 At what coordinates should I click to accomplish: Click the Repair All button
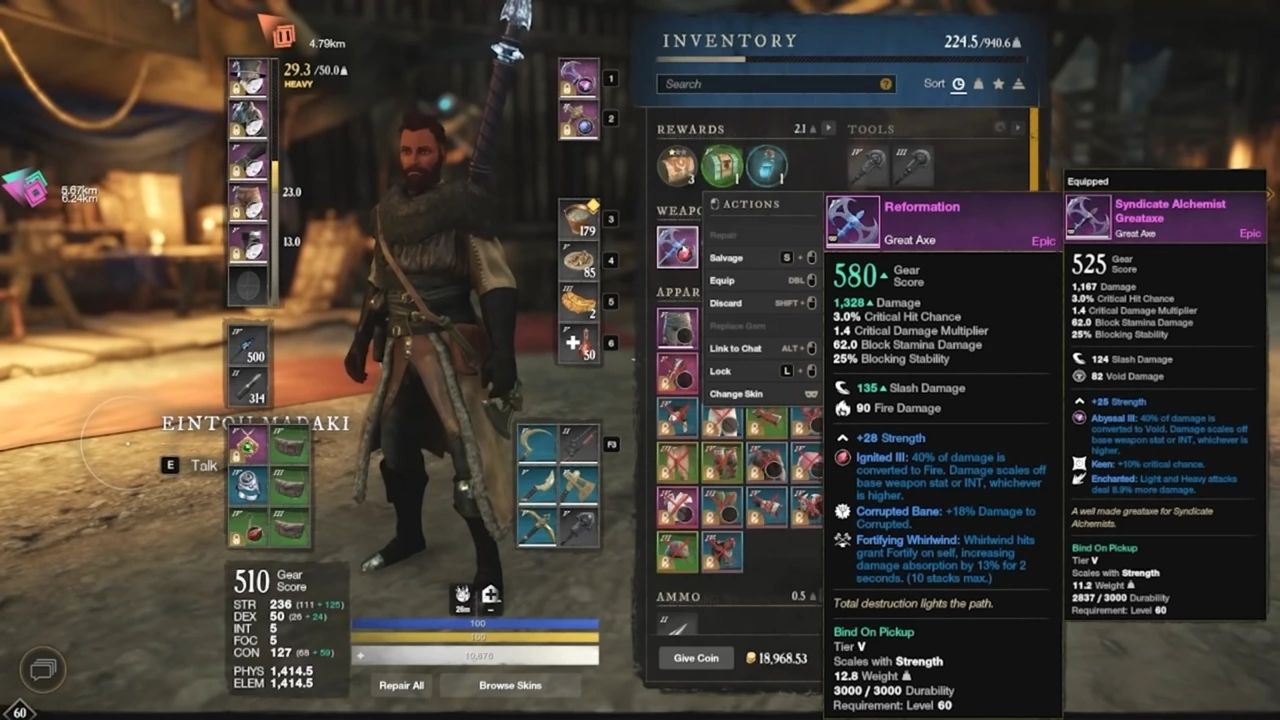(401, 686)
